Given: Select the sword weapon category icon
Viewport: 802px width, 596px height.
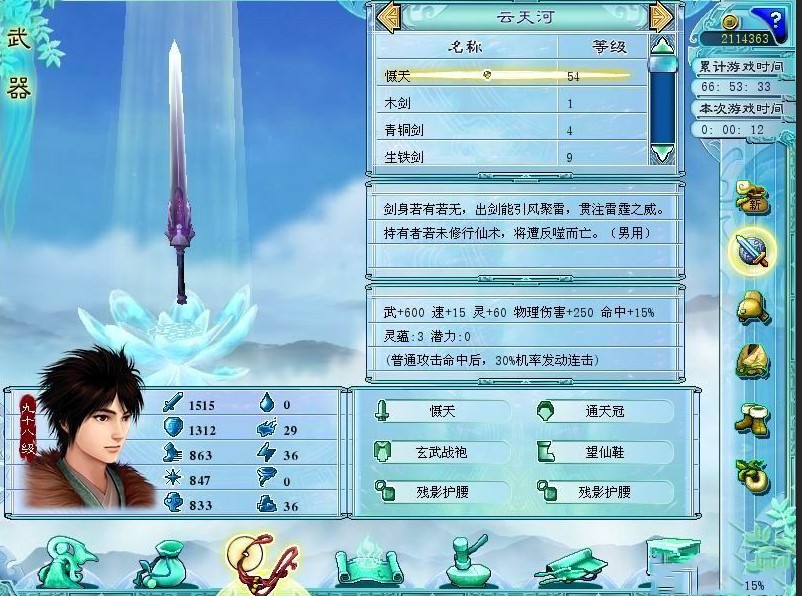Looking at the screenshot, I should point(752,250).
